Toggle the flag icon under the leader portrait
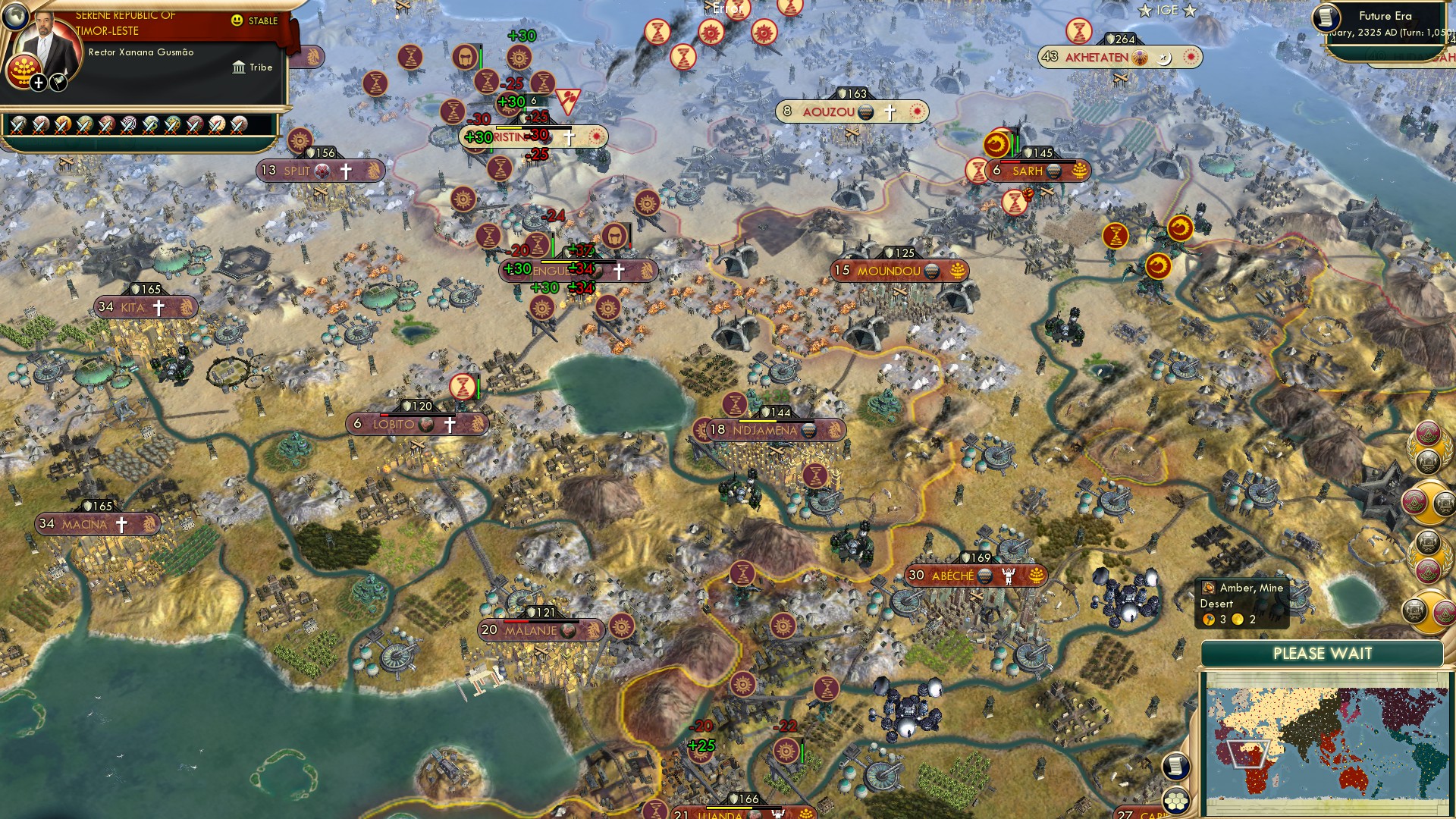 click(58, 83)
